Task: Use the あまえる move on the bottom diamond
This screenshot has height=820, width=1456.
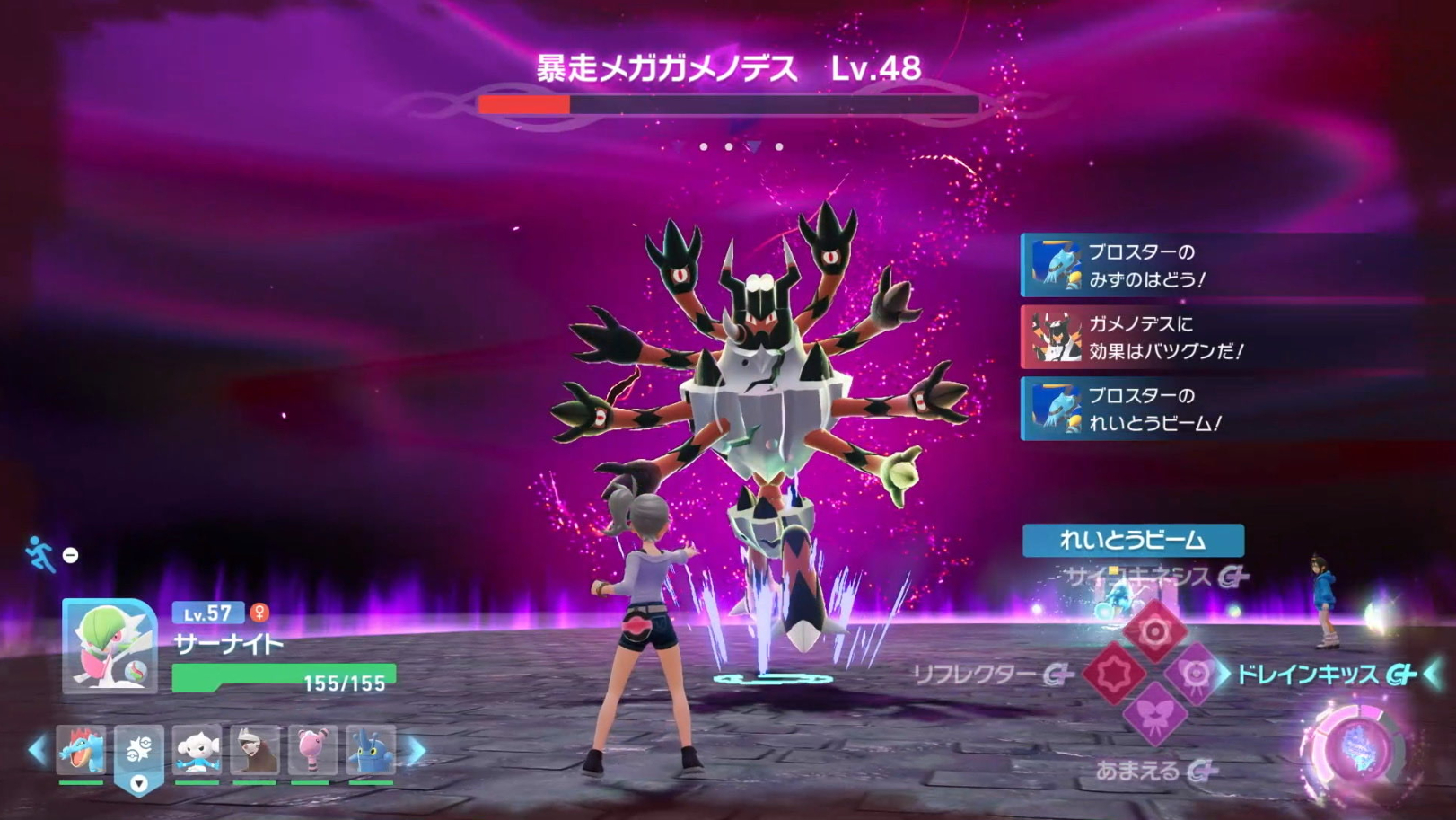Action: click(x=1154, y=715)
